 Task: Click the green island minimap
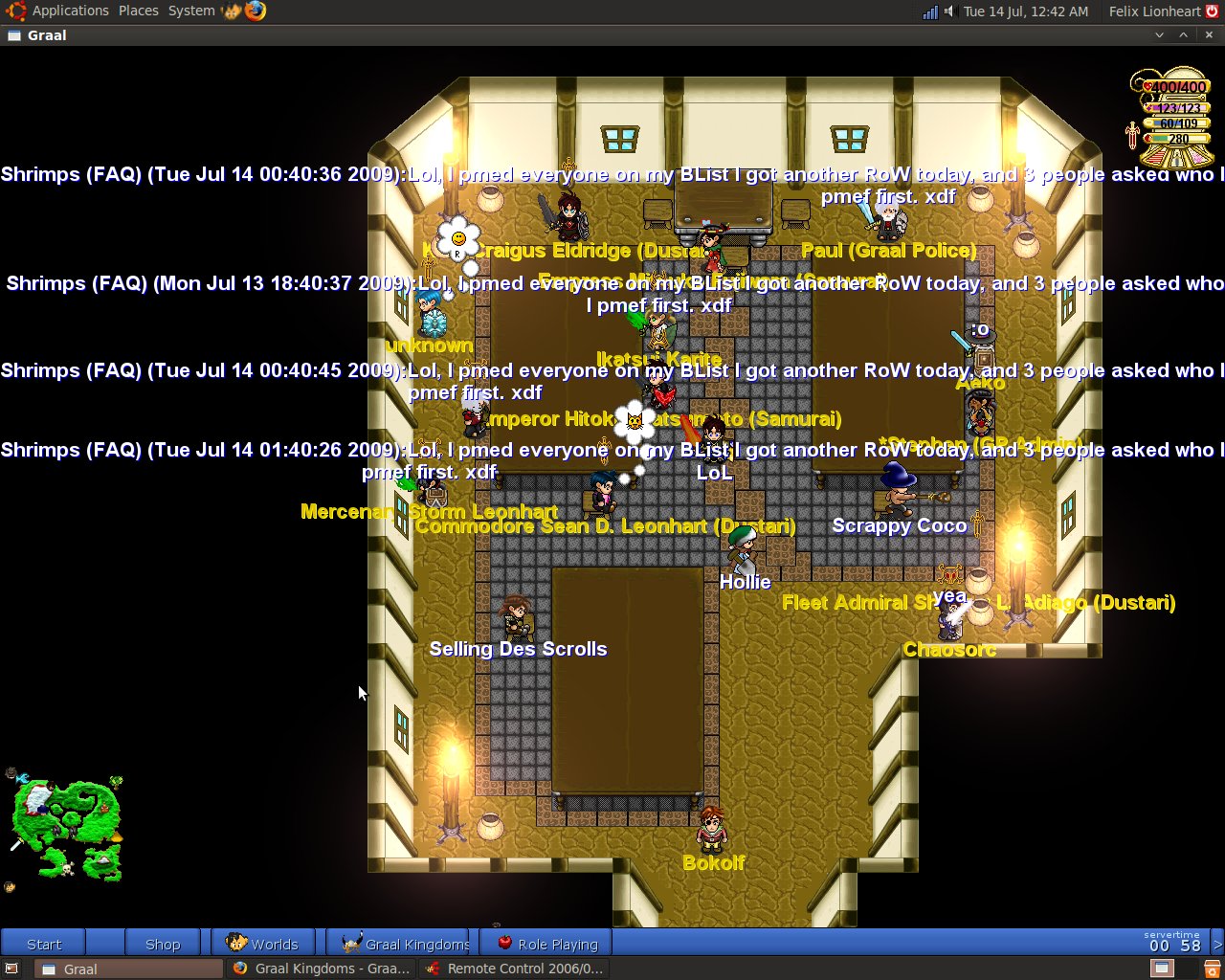tap(65, 823)
